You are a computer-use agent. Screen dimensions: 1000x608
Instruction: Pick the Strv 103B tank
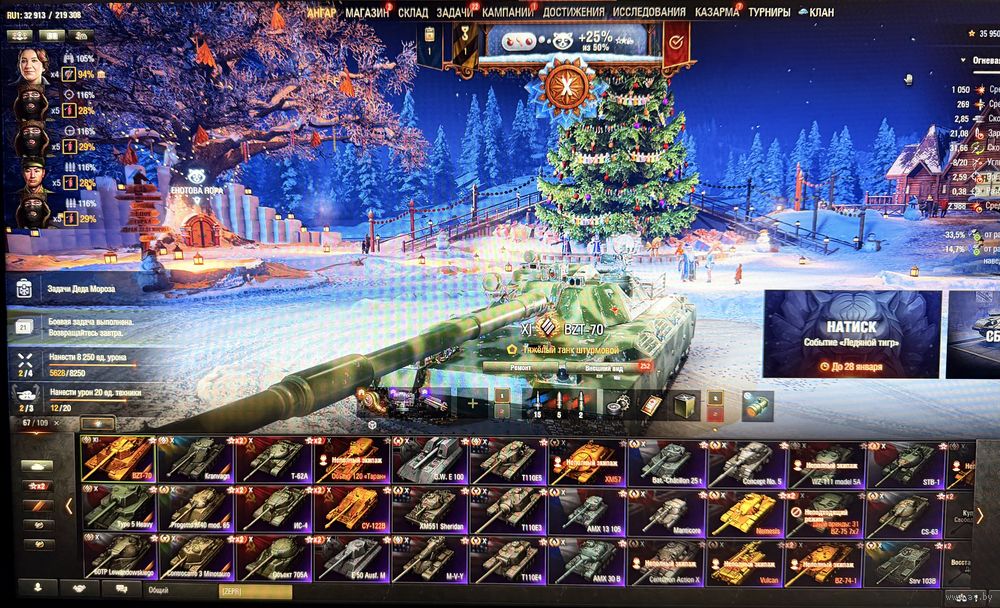906,561
